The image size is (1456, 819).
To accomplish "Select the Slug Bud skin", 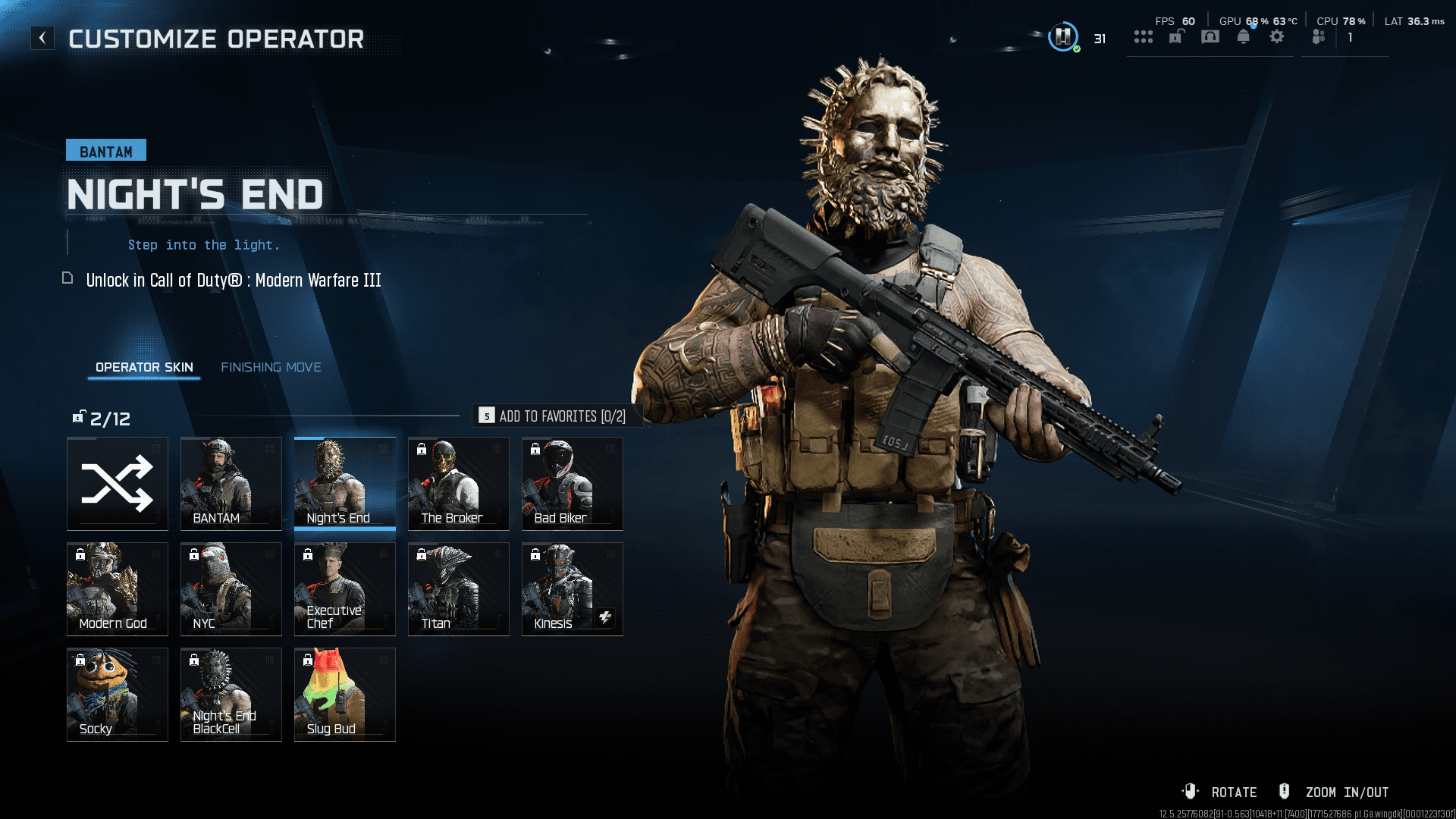I will click(x=345, y=695).
